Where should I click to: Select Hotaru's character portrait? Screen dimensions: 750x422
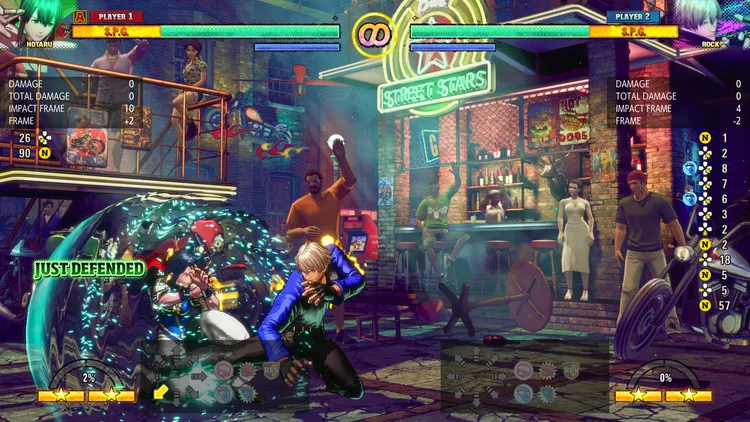click(x=33, y=20)
